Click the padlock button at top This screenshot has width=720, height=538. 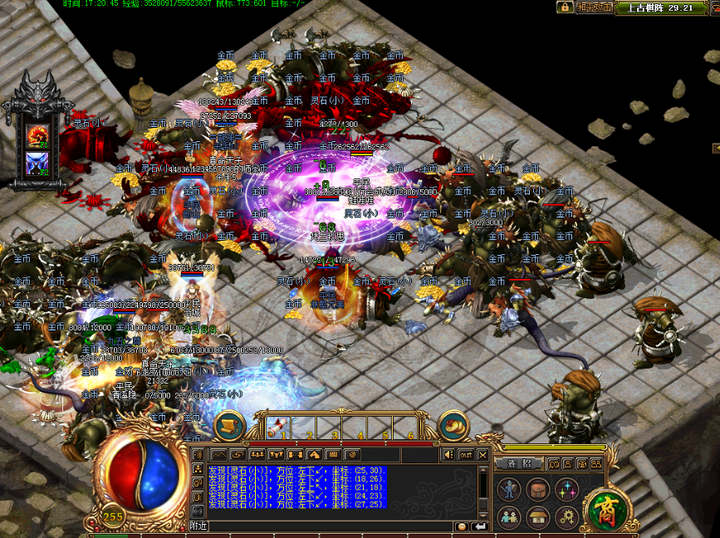566,7
